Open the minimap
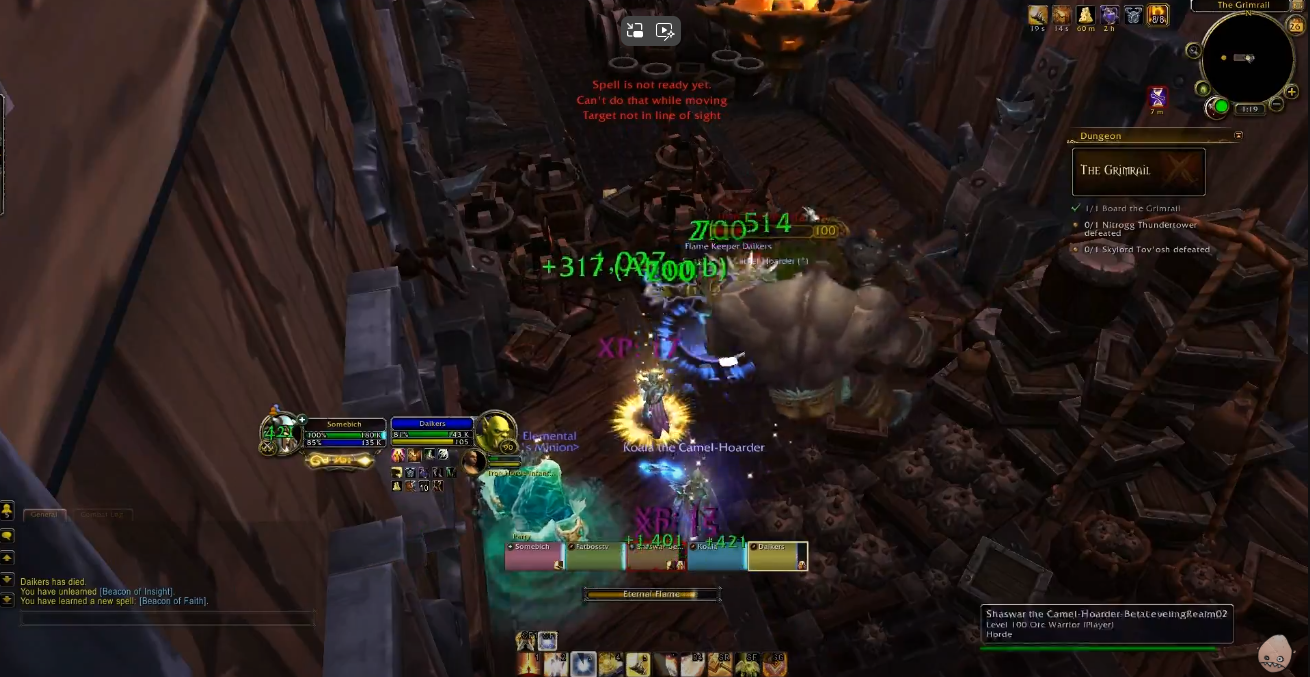This screenshot has height=677, width=1310. click(1246, 59)
